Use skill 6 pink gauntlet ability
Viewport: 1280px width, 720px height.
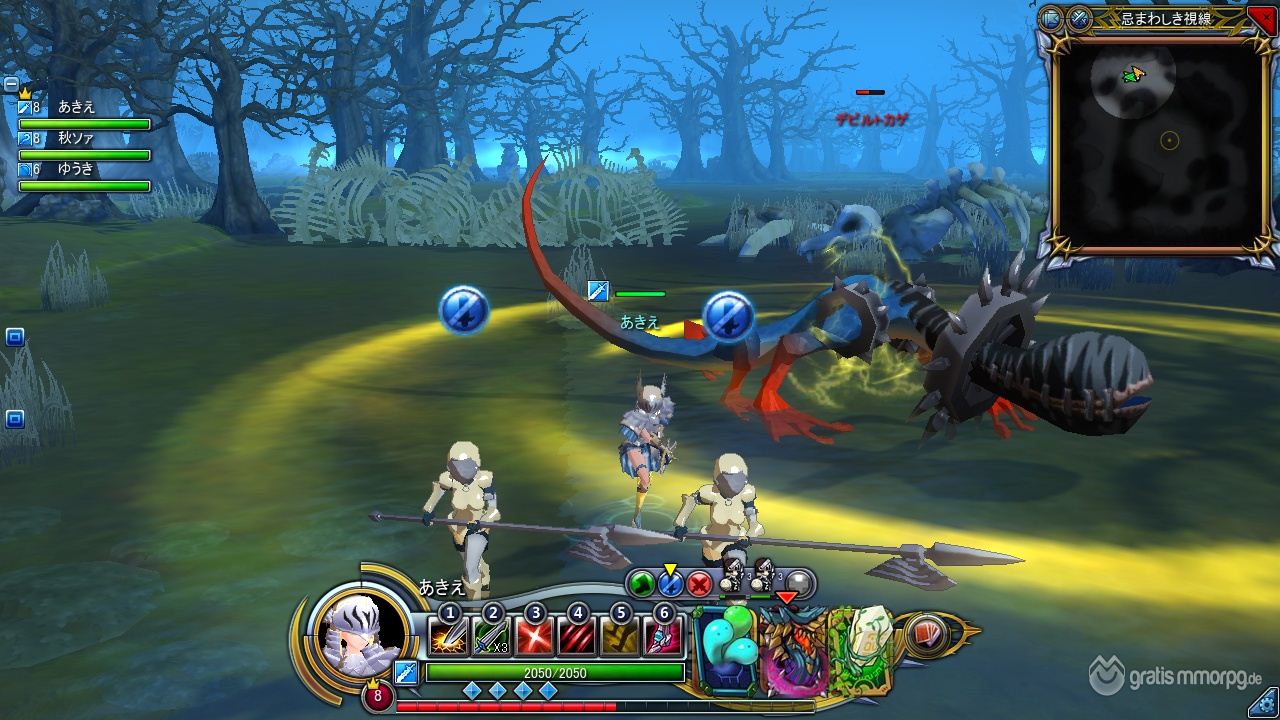coord(663,637)
